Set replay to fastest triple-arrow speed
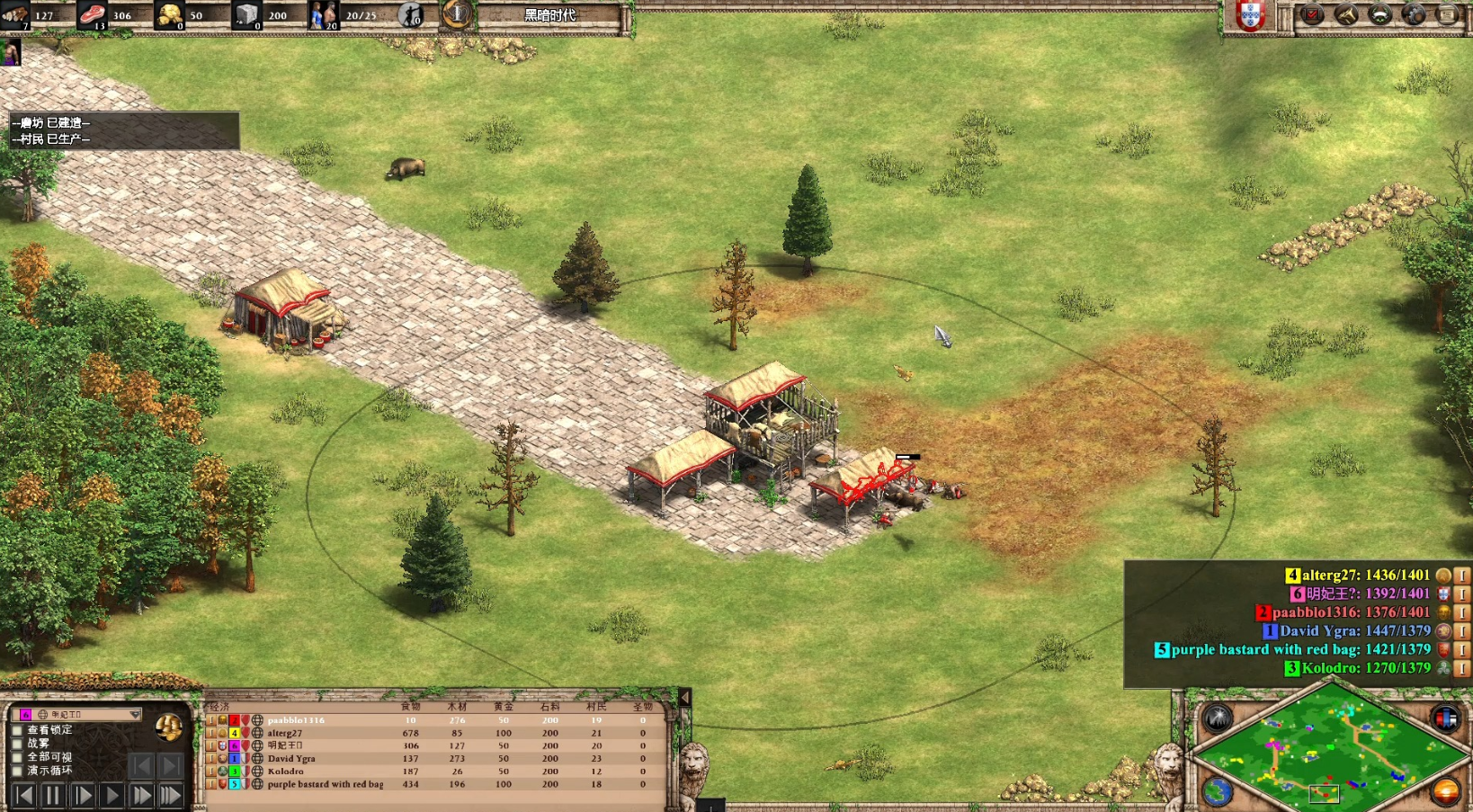Image resolution: width=1473 pixels, height=812 pixels. click(171, 795)
